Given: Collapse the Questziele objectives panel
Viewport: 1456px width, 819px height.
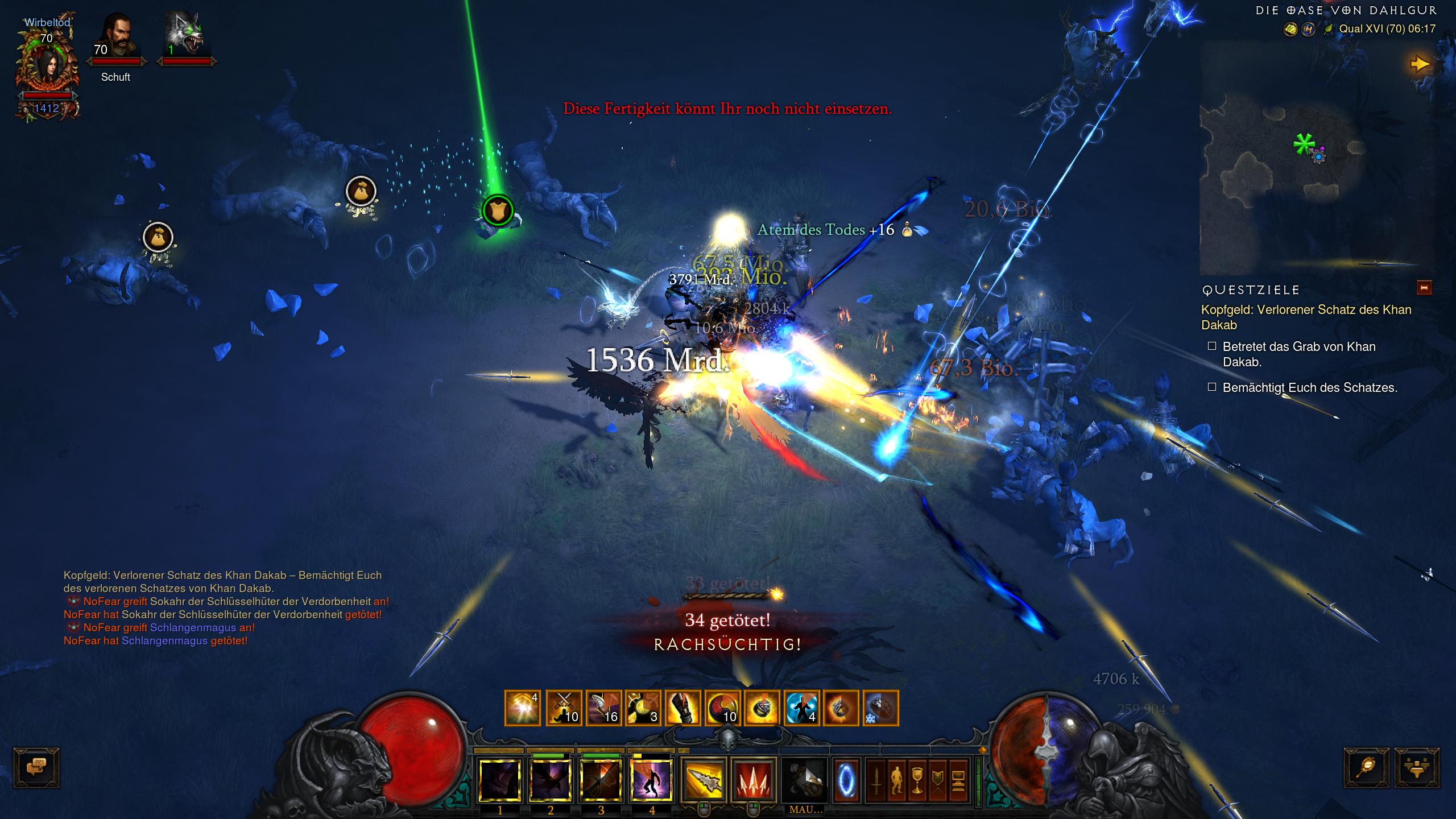Looking at the screenshot, I should point(1424,288).
